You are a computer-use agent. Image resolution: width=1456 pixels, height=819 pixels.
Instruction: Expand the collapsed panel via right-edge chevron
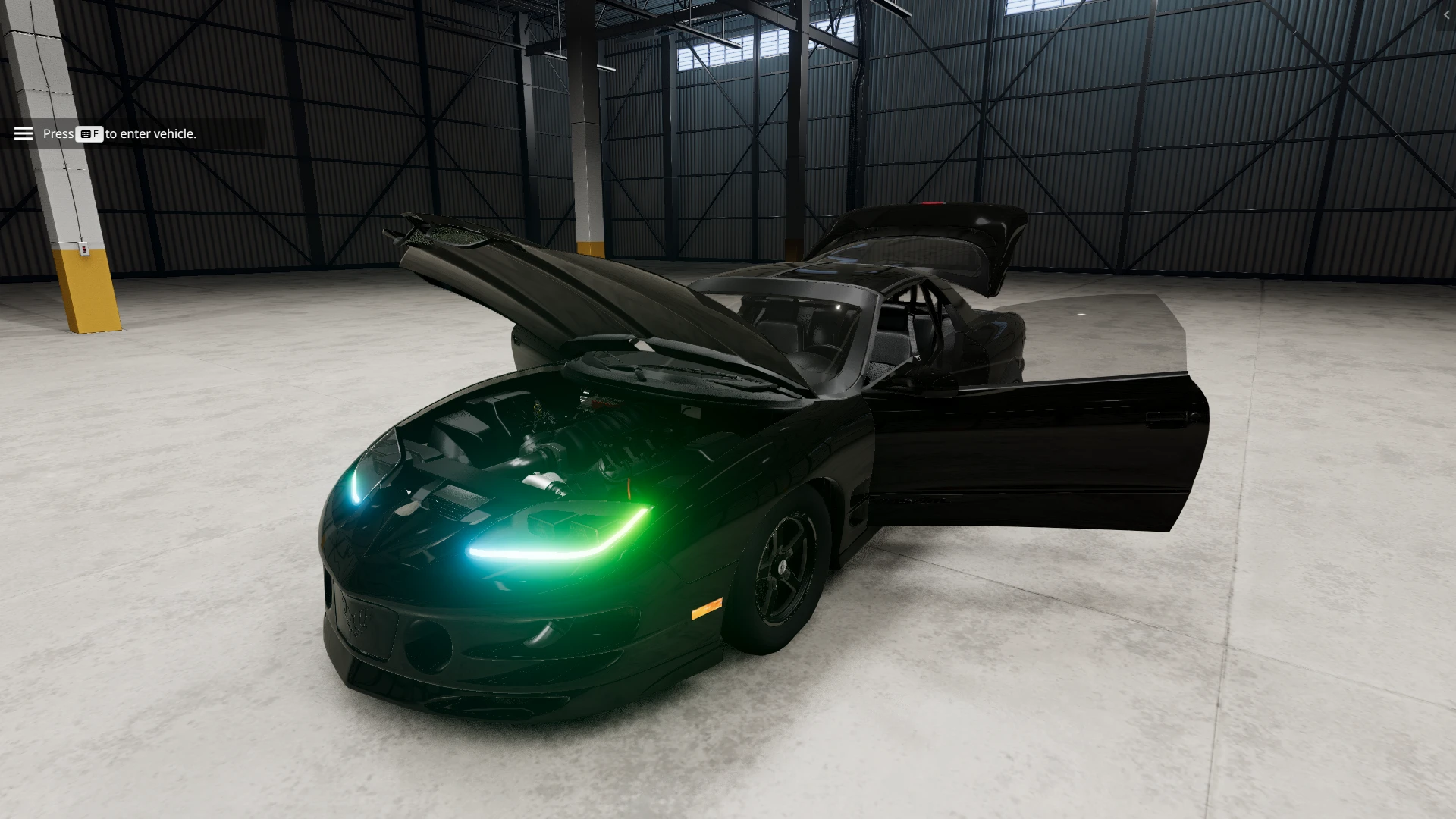pos(1447,14)
